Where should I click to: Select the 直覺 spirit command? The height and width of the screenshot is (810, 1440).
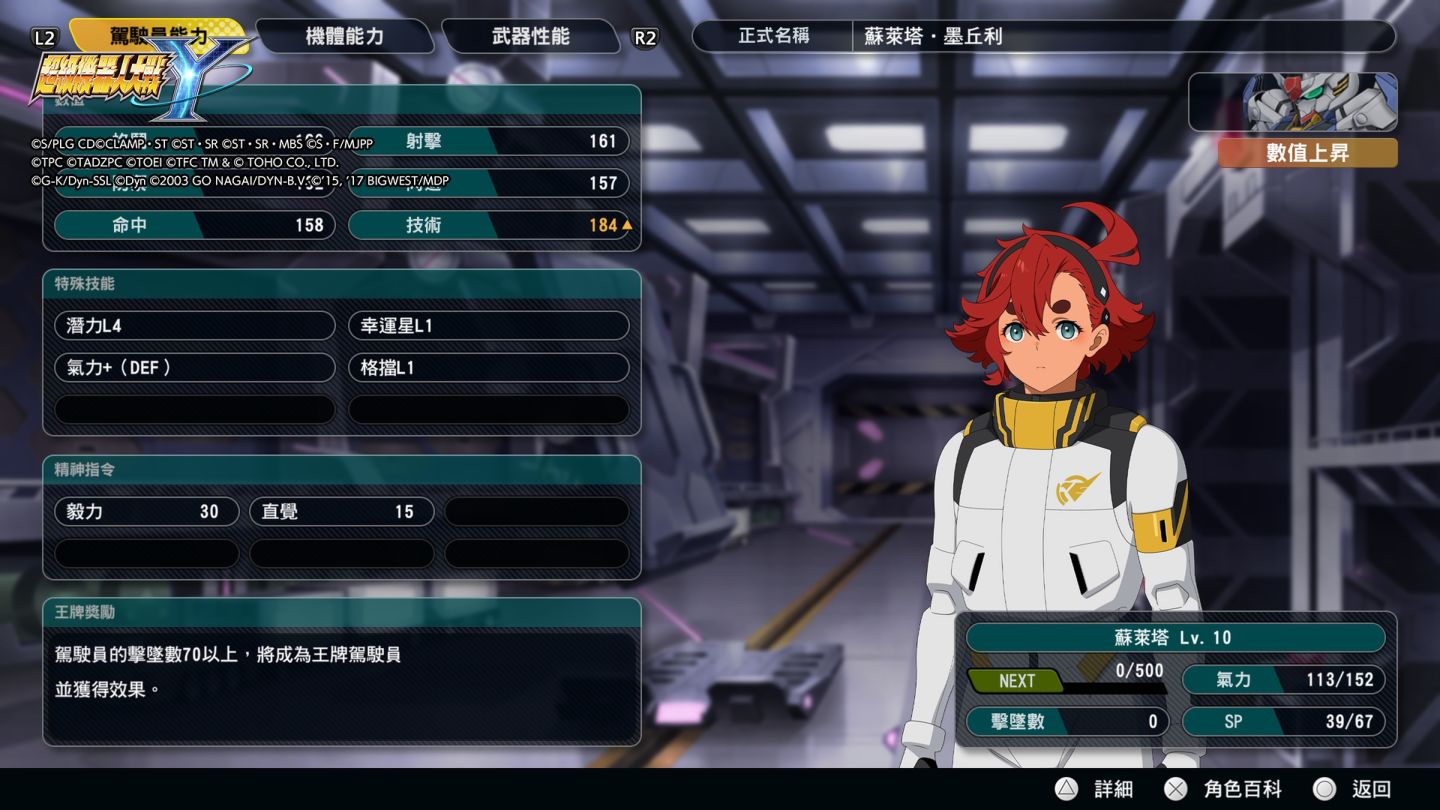(x=341, y=512)
